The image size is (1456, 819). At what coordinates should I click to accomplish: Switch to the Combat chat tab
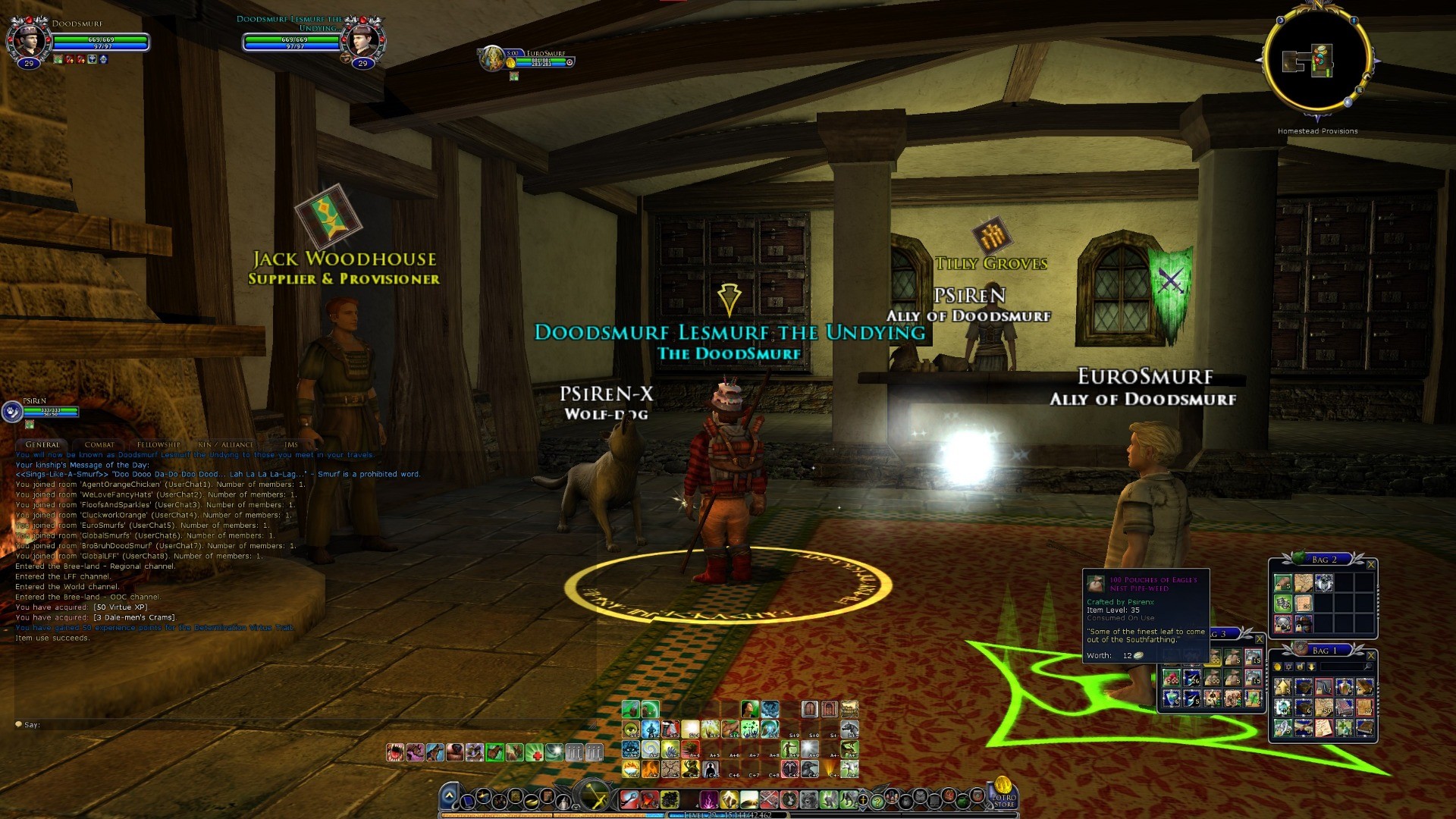click(99, 444)
